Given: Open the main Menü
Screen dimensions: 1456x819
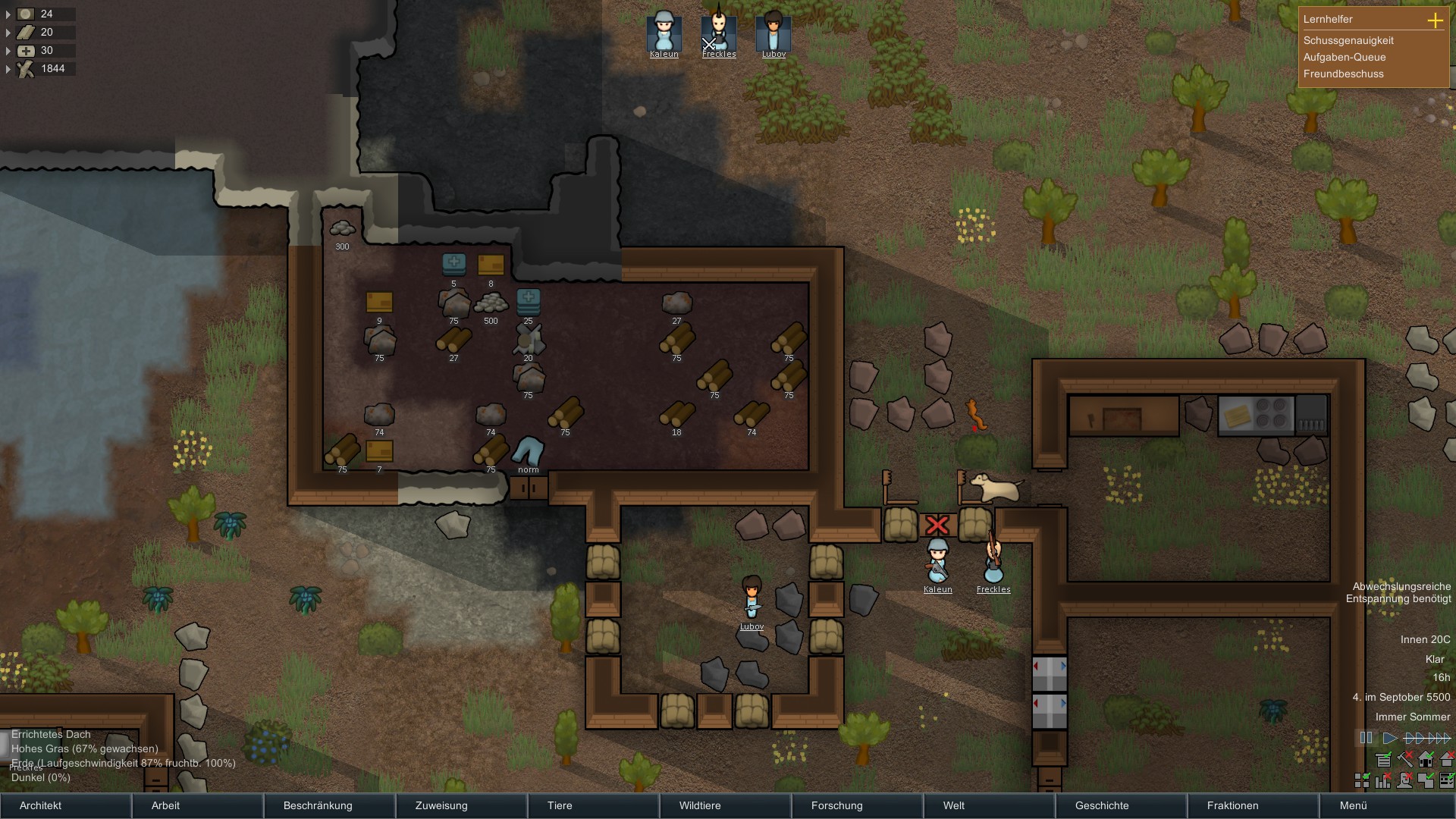Looking at the screenshot, I should pyautogui.click(x=1385, y=805).
